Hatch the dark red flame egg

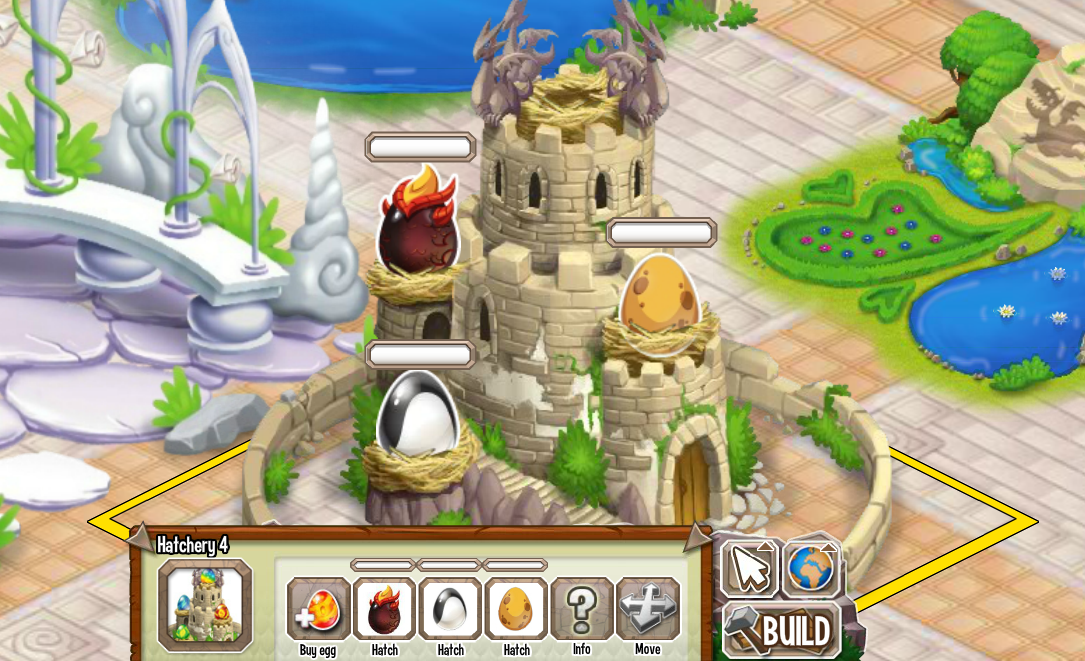384,610
